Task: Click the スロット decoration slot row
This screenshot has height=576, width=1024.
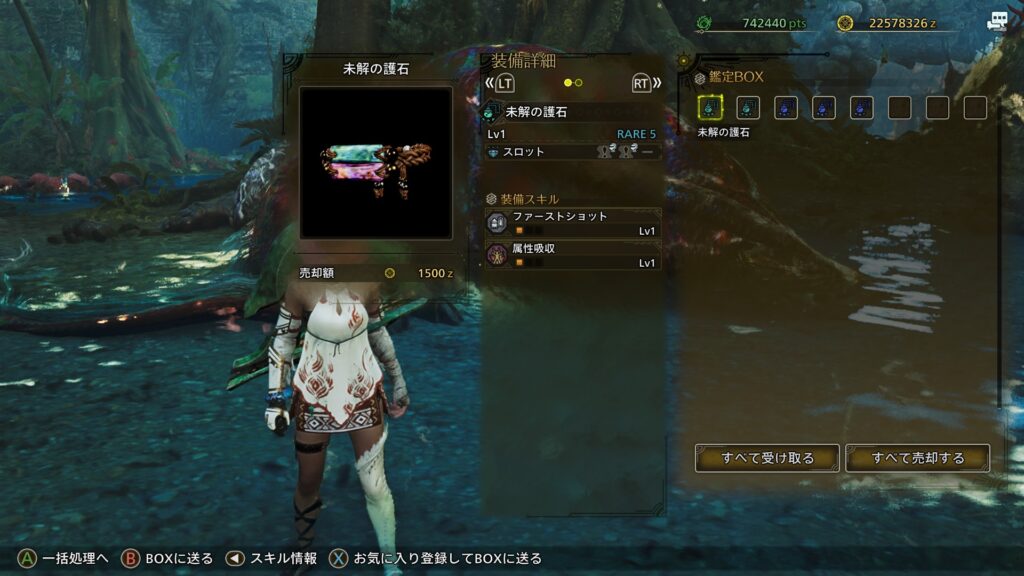Action: pyautogui.click(x=573, y=152)
